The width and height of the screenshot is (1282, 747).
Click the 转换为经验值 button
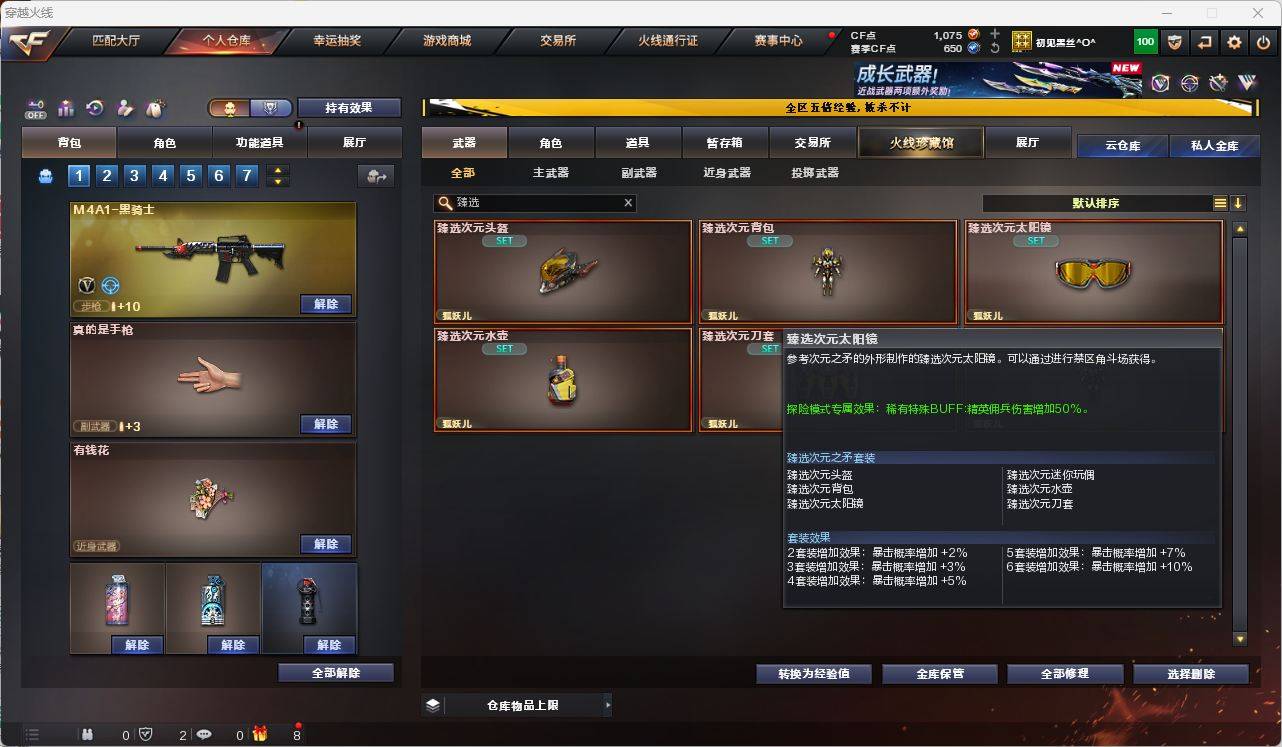coord(813,673)
